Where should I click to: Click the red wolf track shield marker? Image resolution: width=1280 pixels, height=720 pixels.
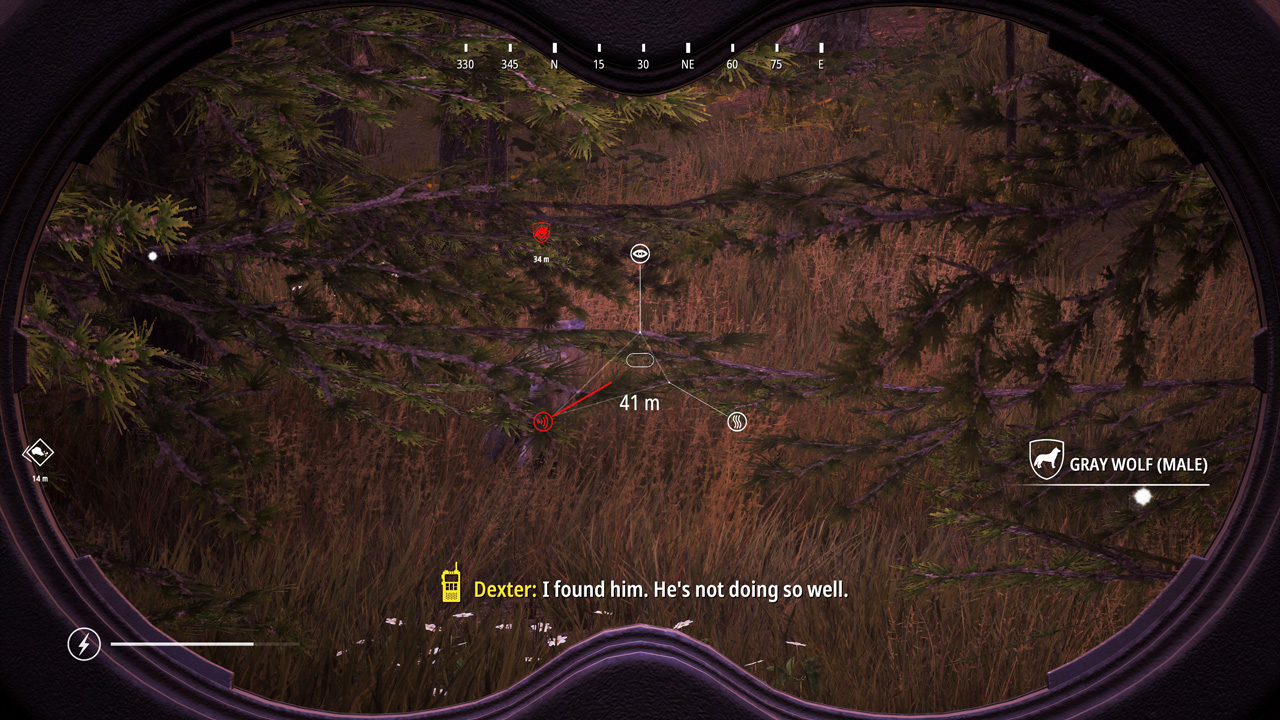pyautogui.click(x=540, y=233)
